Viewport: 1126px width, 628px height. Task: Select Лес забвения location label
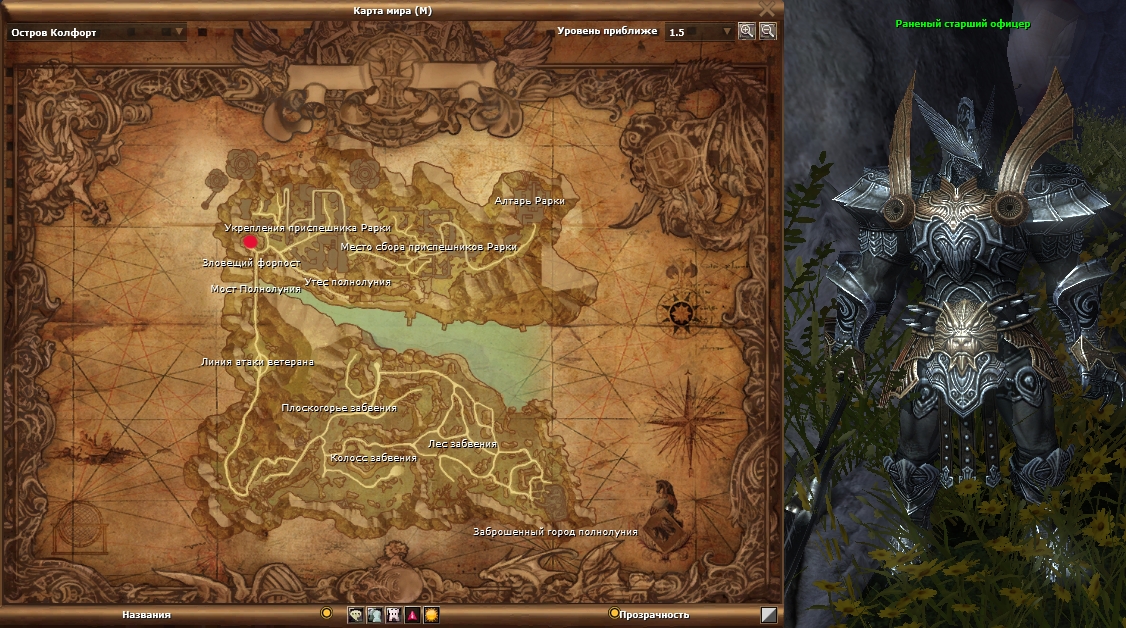point(462,444)
